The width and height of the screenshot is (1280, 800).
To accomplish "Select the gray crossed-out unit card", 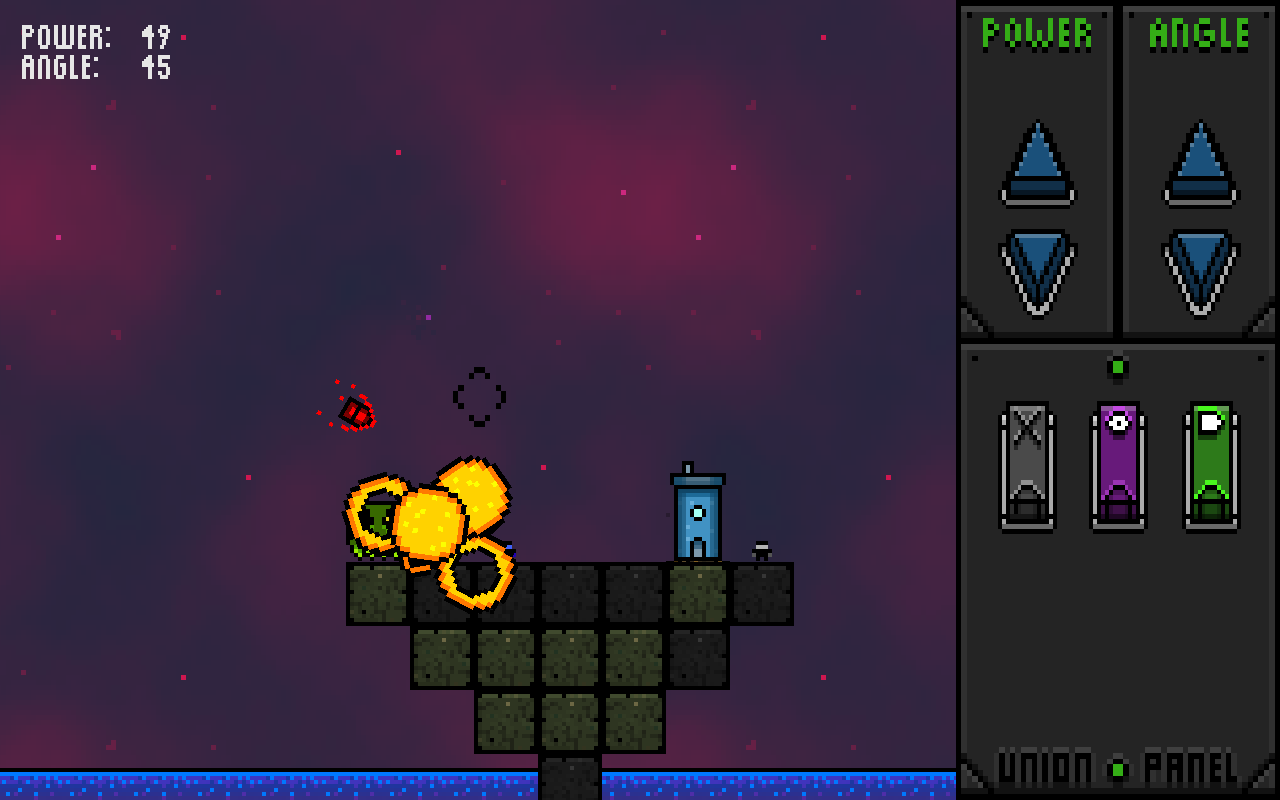I will click(1027, 465).
